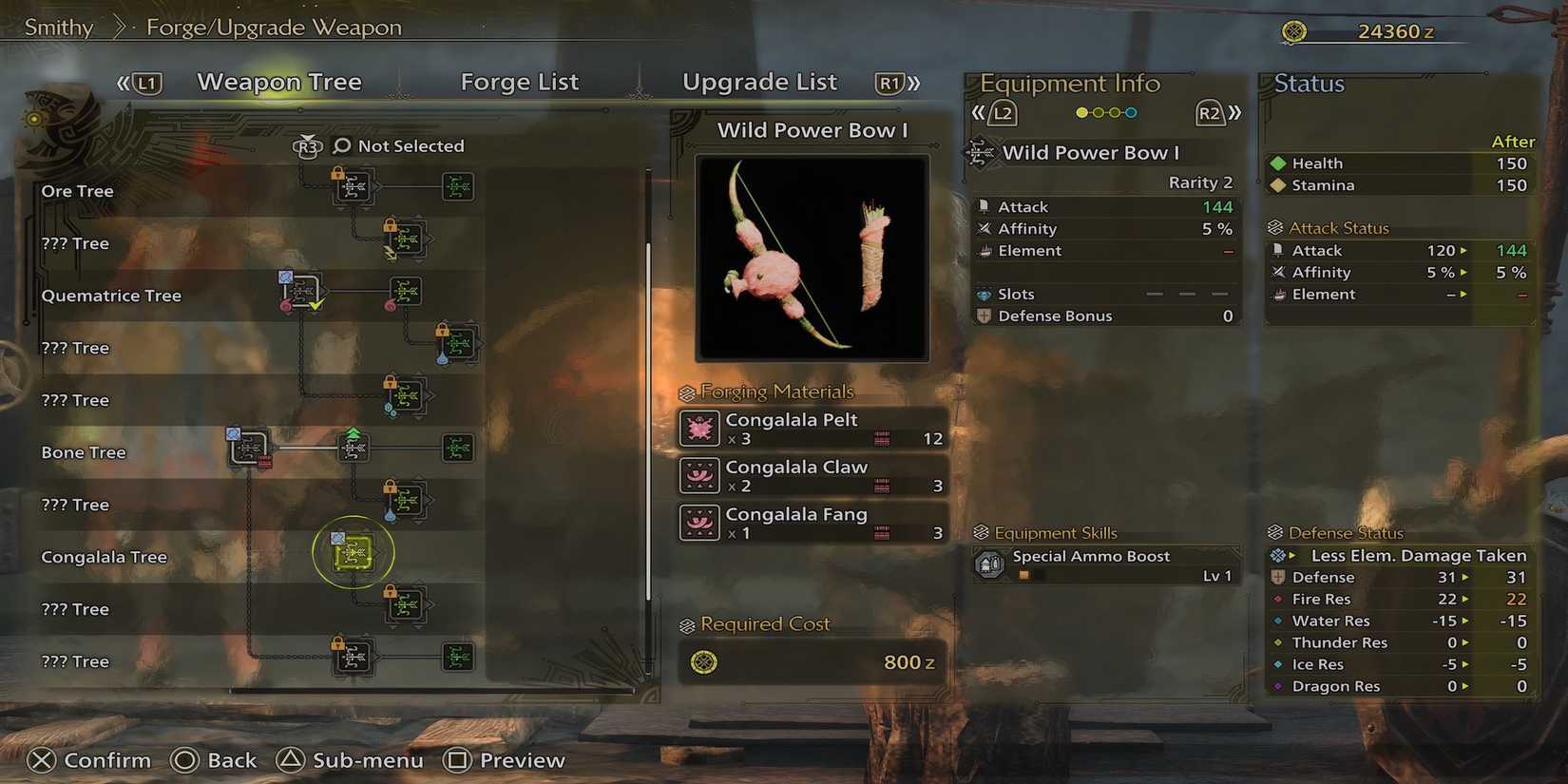Click the Special Ammo Boost skill icon
1568x784 pixels.
click(990, 563)
